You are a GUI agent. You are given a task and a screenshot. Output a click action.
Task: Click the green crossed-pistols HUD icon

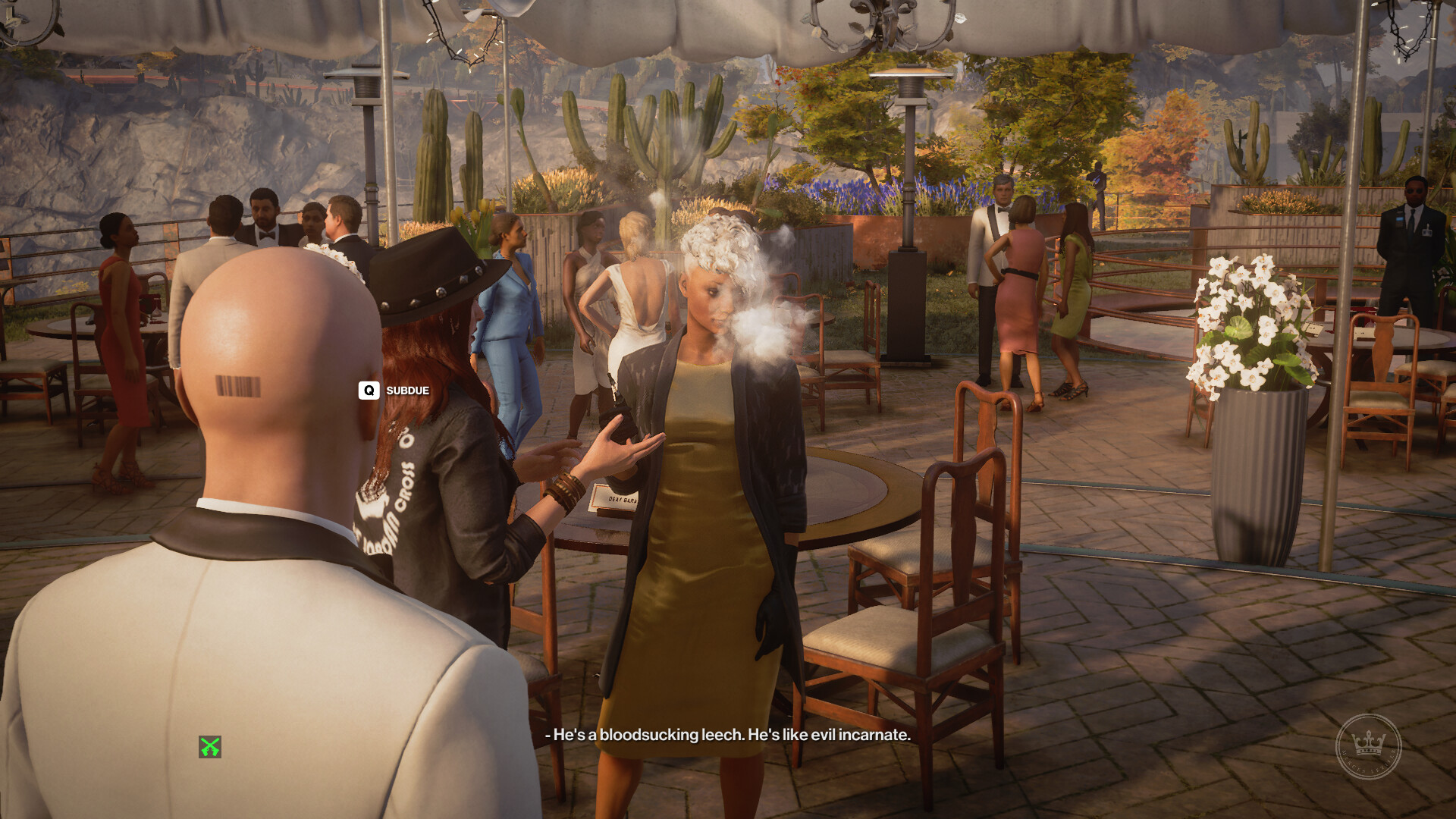[210, 747]
